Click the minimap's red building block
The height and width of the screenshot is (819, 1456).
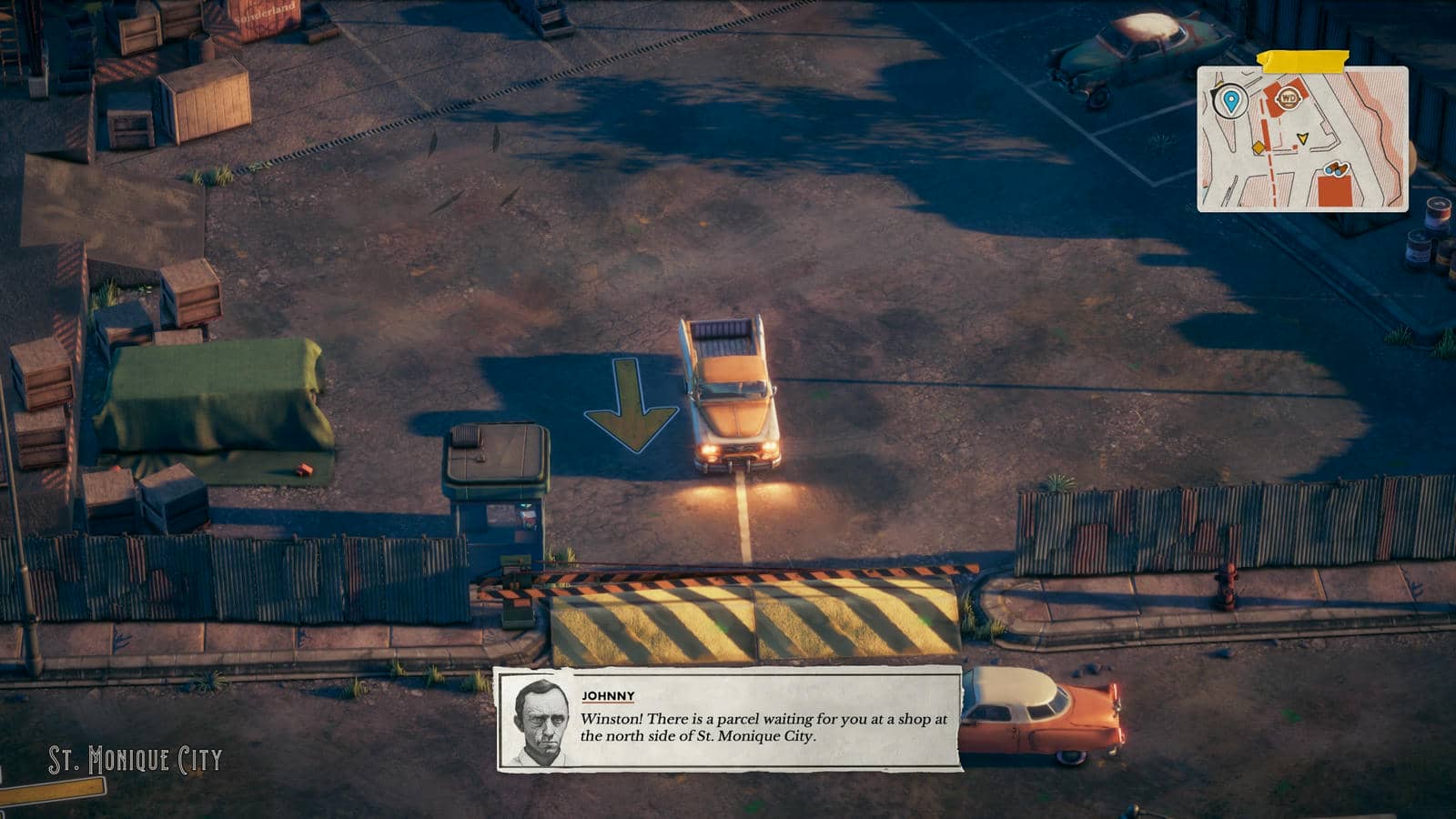click(x=1334, y=191)
